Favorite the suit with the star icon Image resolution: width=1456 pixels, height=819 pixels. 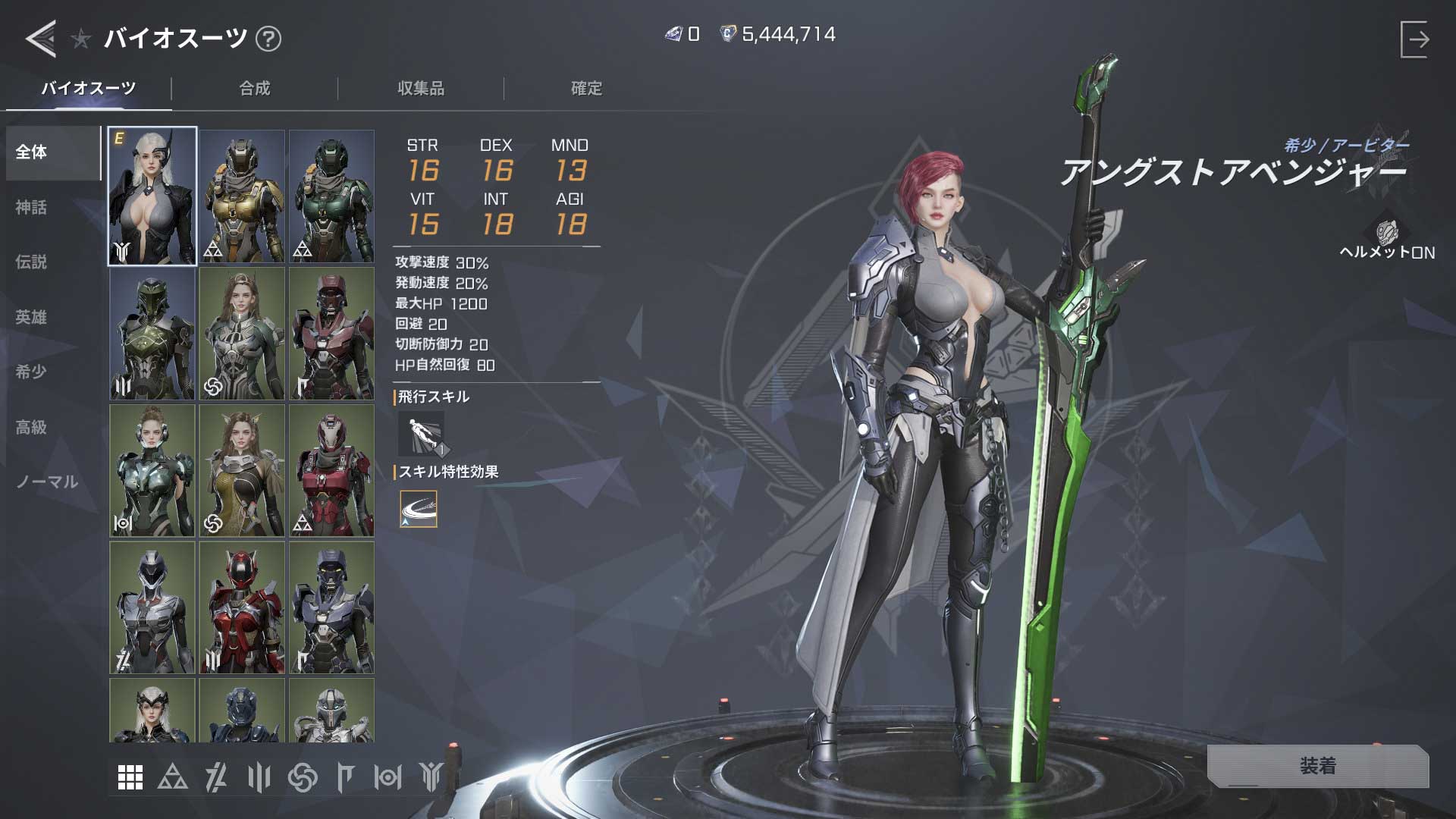pyautogui.click(x=81, y=39)
